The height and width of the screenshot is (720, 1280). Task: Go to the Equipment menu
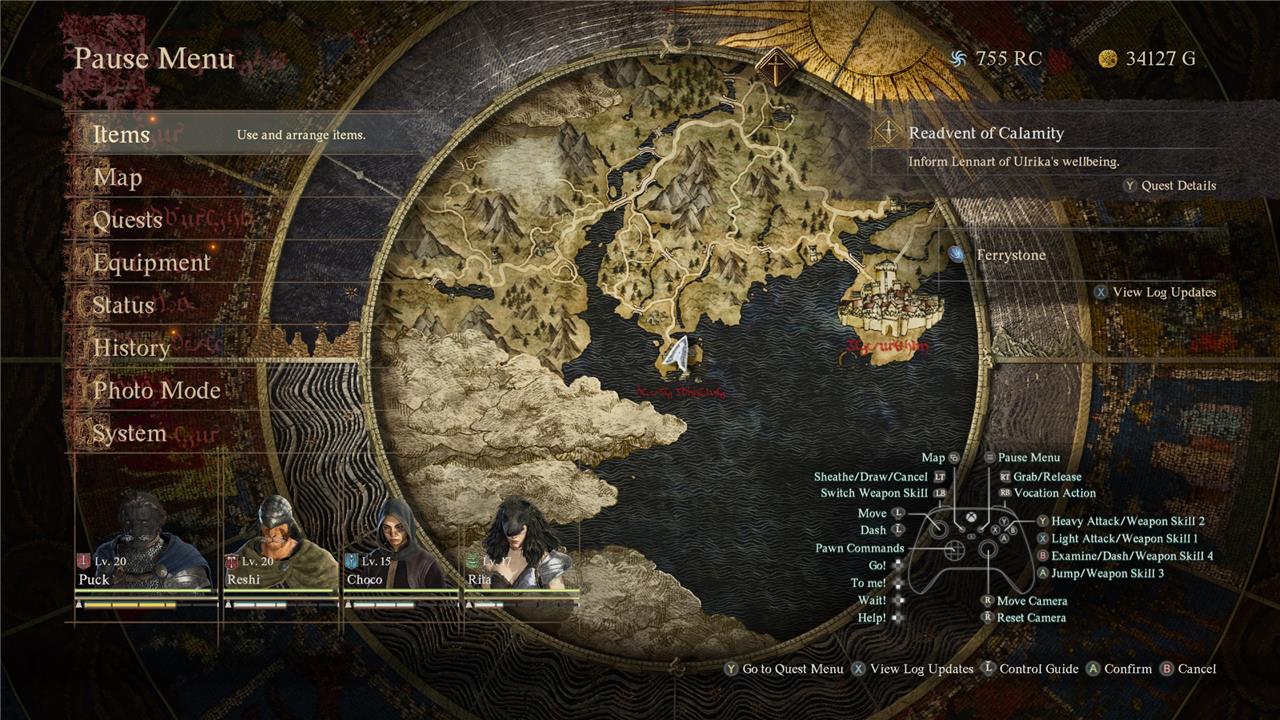tap(152, 263)
